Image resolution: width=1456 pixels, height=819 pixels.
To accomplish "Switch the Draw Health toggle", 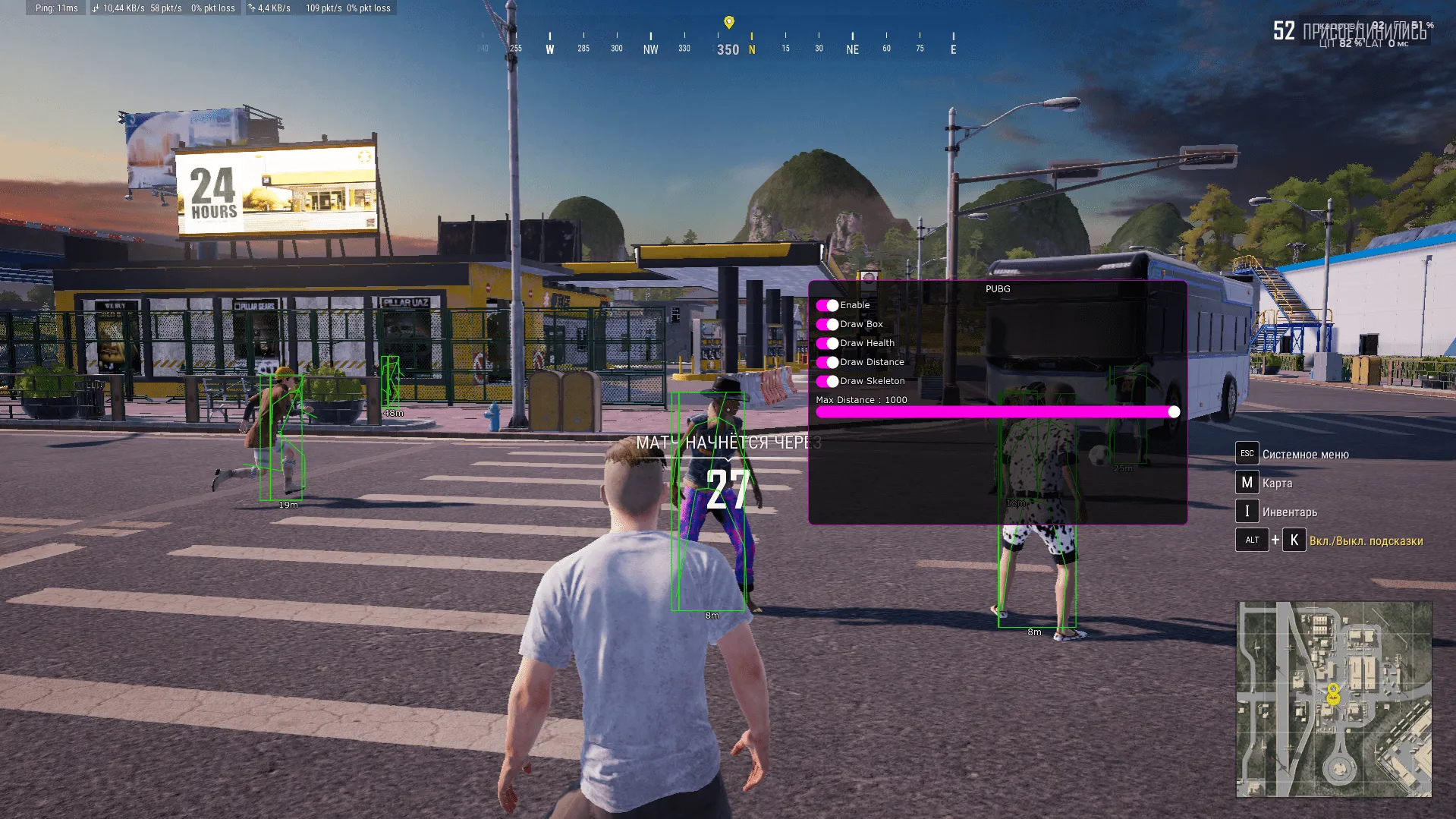I will (827, 343).
